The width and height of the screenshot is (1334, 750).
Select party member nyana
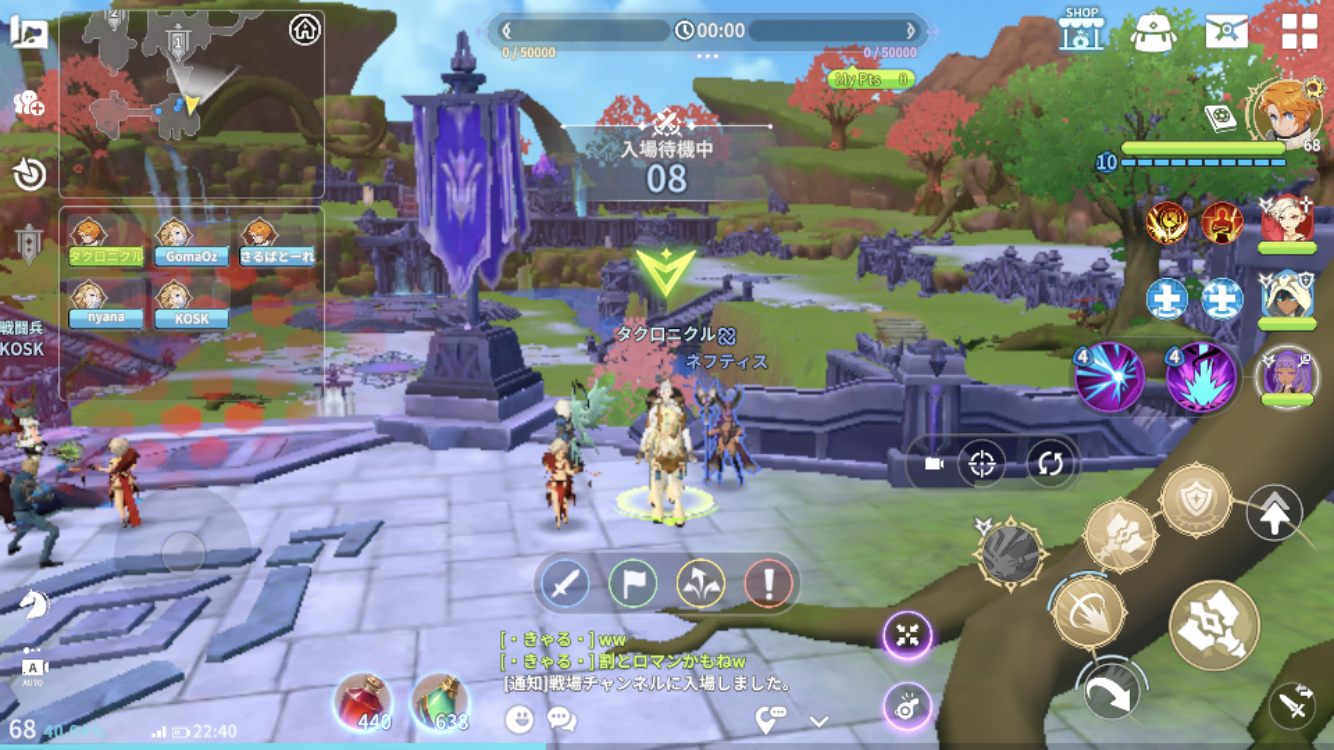[x=106, y=304]
